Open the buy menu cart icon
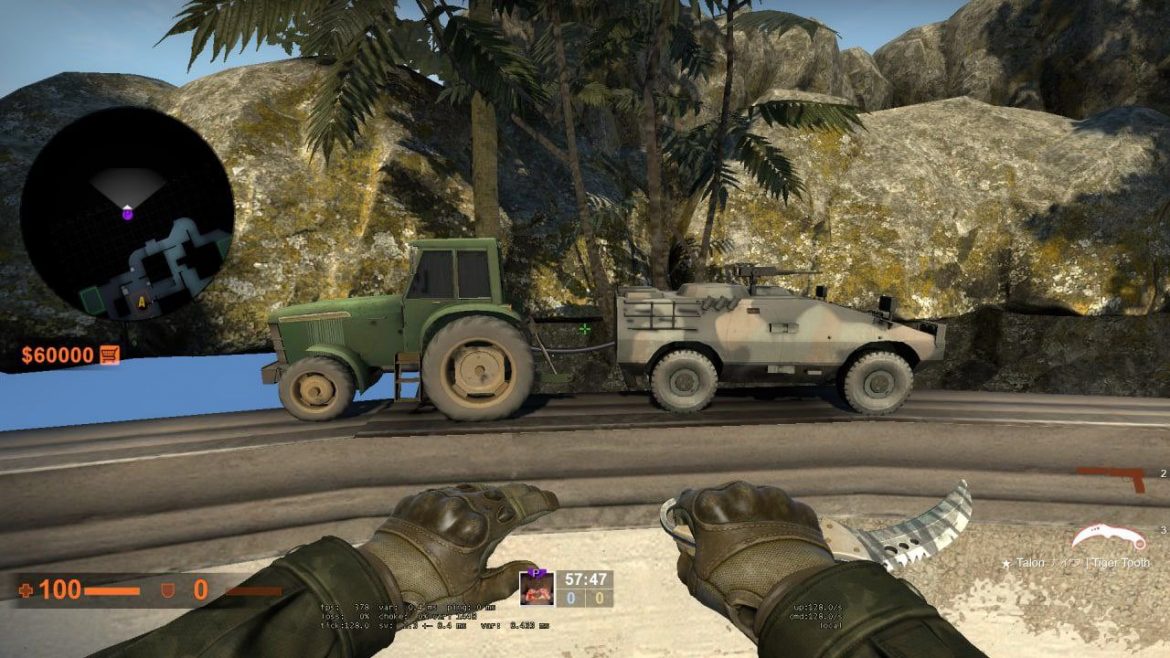 point(110,355)
